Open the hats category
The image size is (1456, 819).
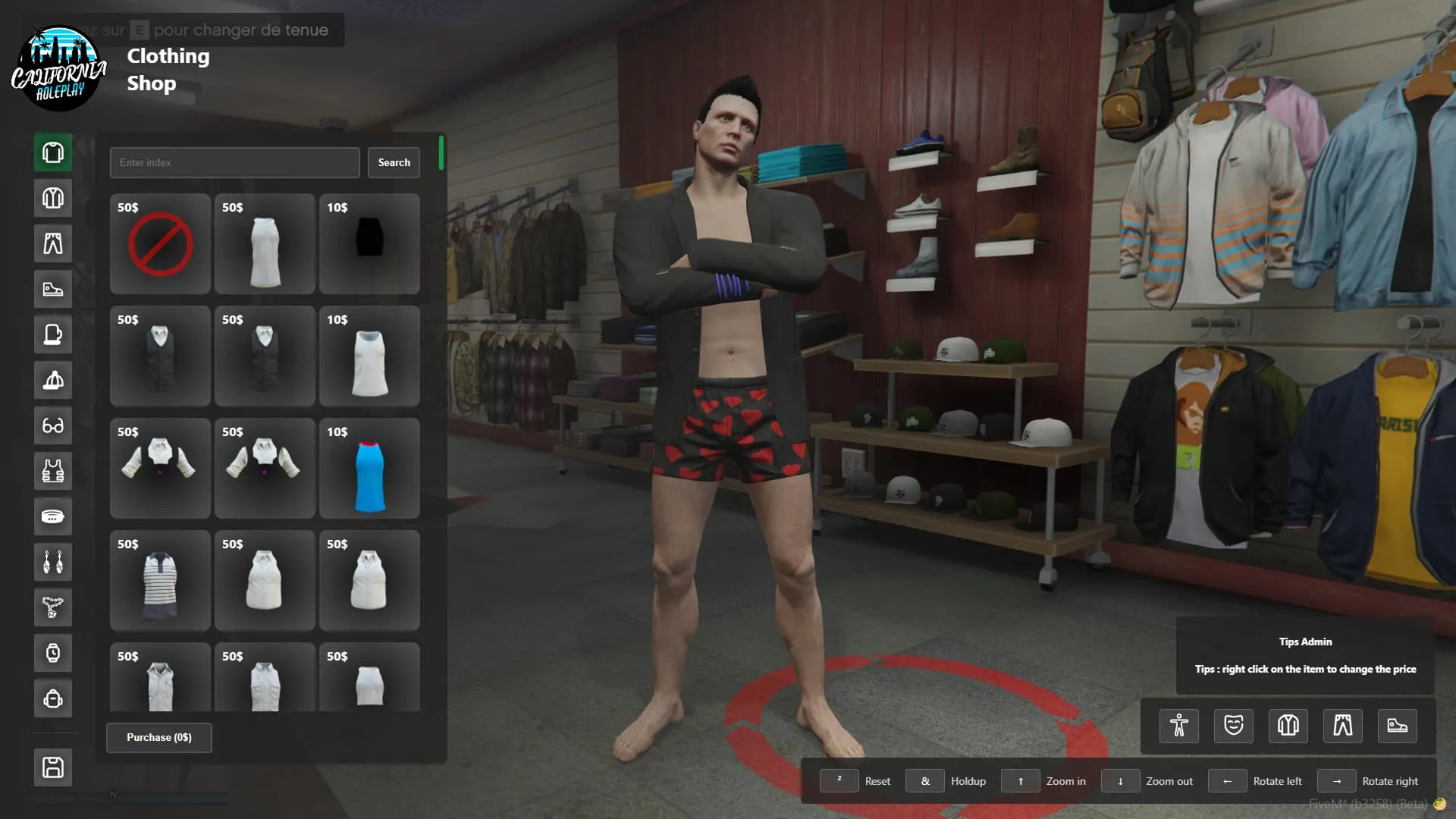click(x=52, y=380)
